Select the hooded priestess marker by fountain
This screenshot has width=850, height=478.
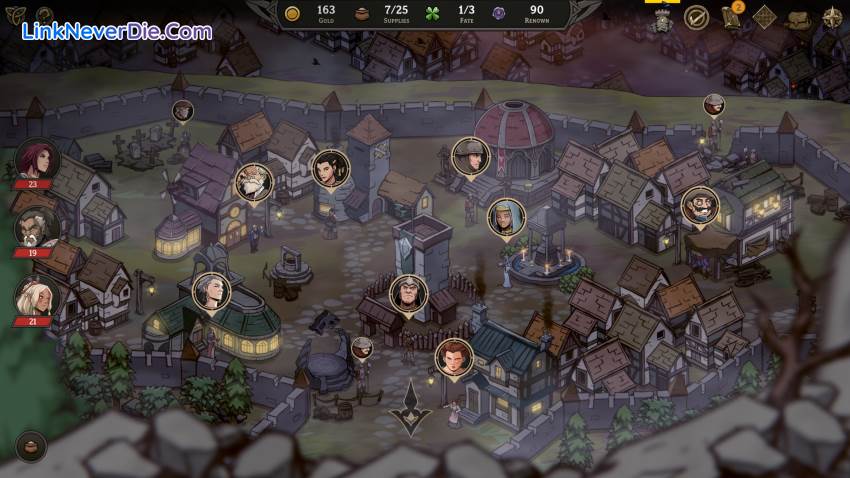point(506,217)
